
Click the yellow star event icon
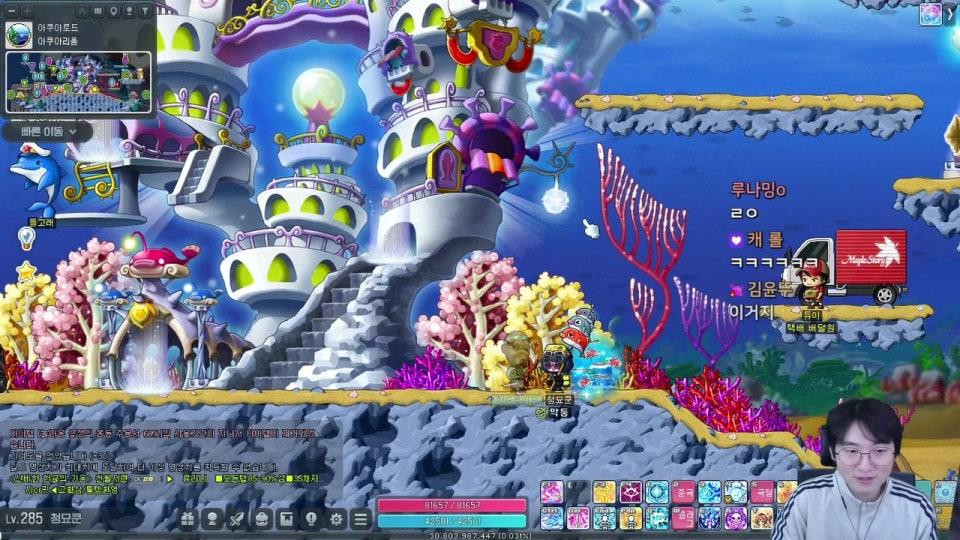26,271
